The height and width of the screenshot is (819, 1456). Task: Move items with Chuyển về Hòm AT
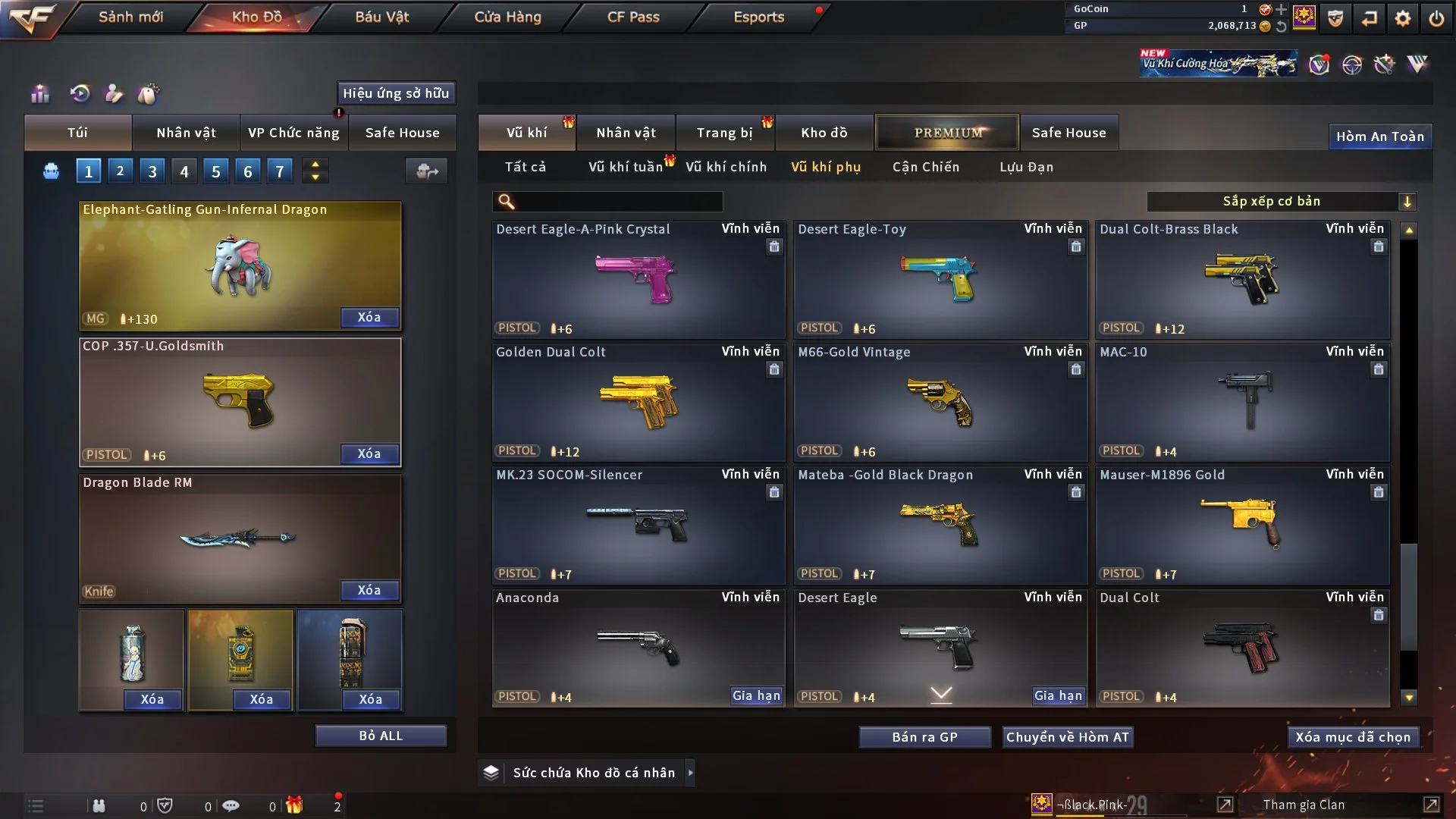[1067, 737]
